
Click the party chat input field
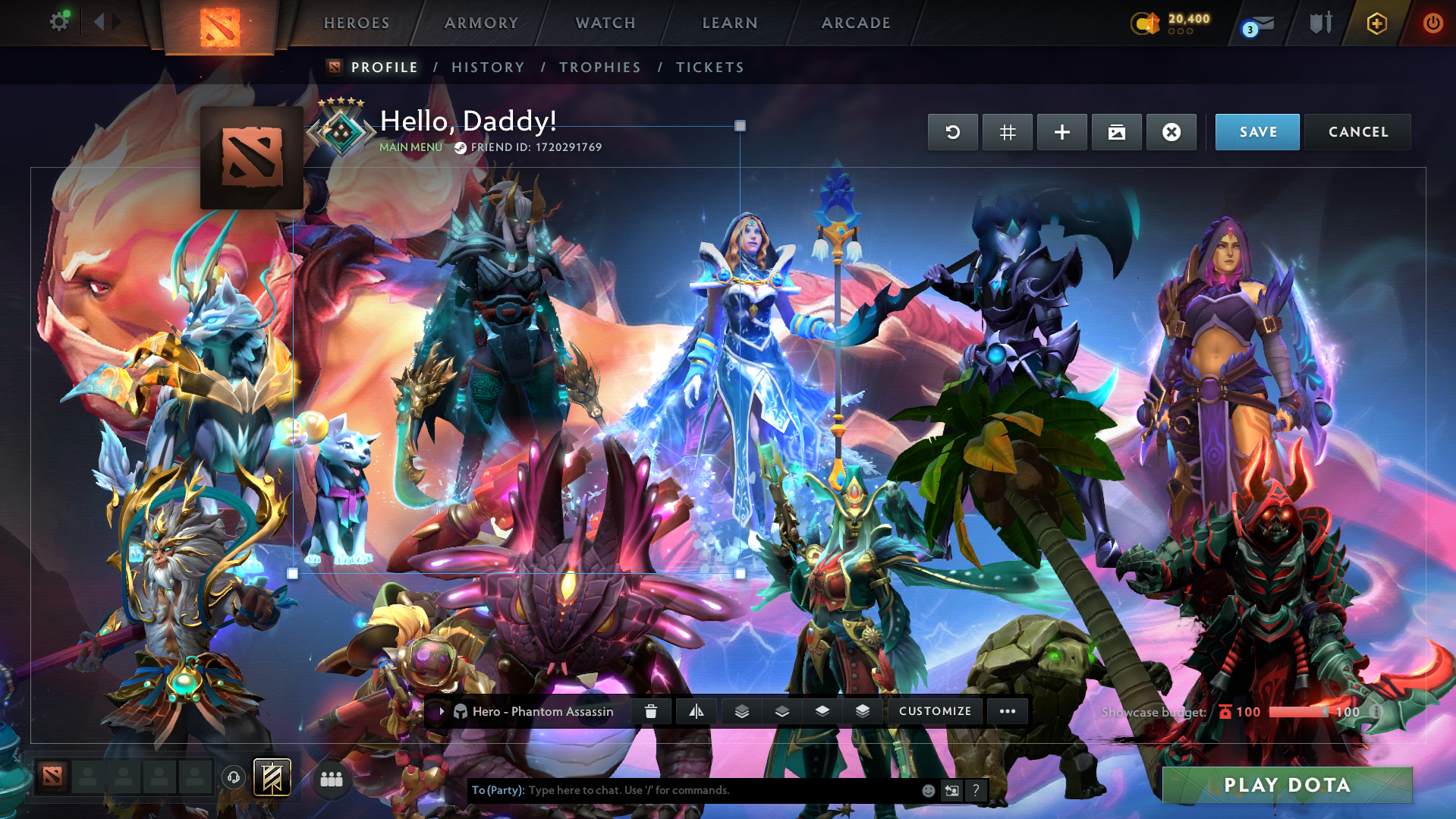(721, 790)
